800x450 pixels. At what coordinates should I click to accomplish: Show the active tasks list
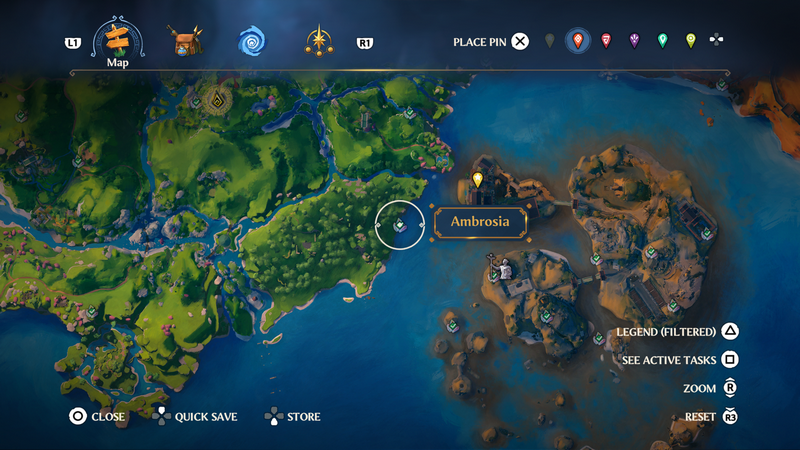click(x=731, y=360)
